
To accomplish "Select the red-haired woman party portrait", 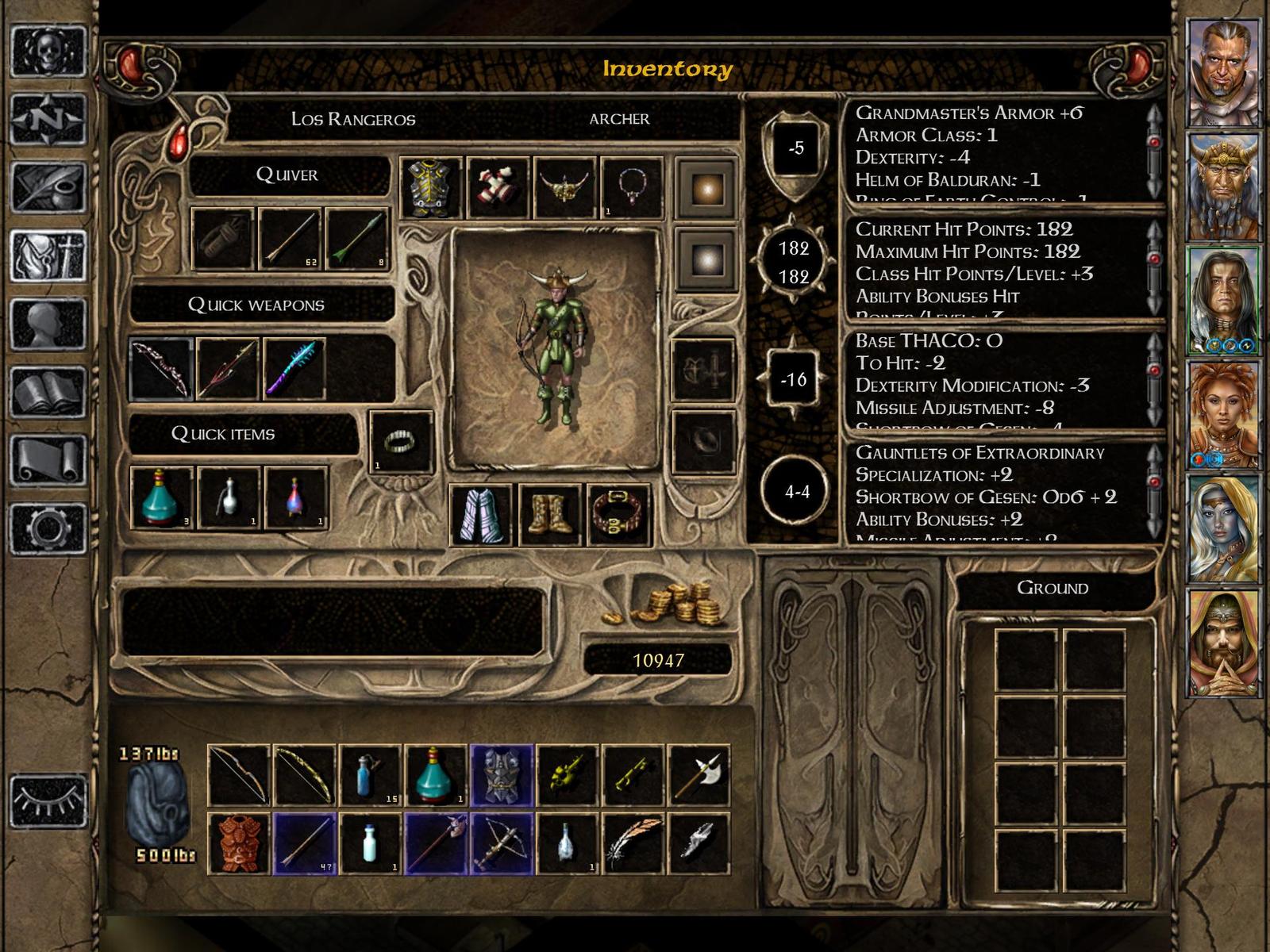I will (x=1223, y=414).
